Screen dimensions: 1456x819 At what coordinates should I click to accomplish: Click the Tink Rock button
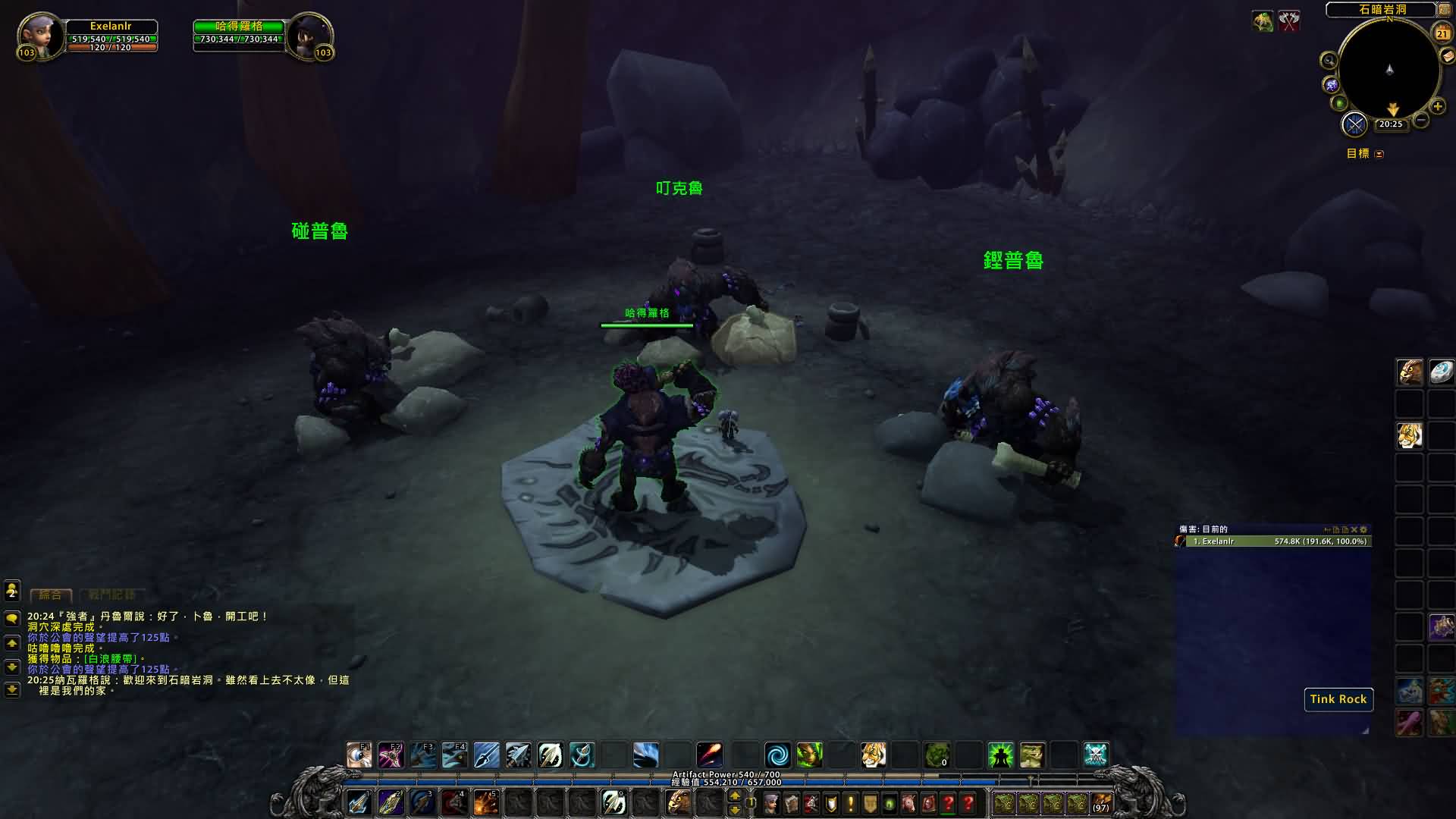(x=1338, y=699)
